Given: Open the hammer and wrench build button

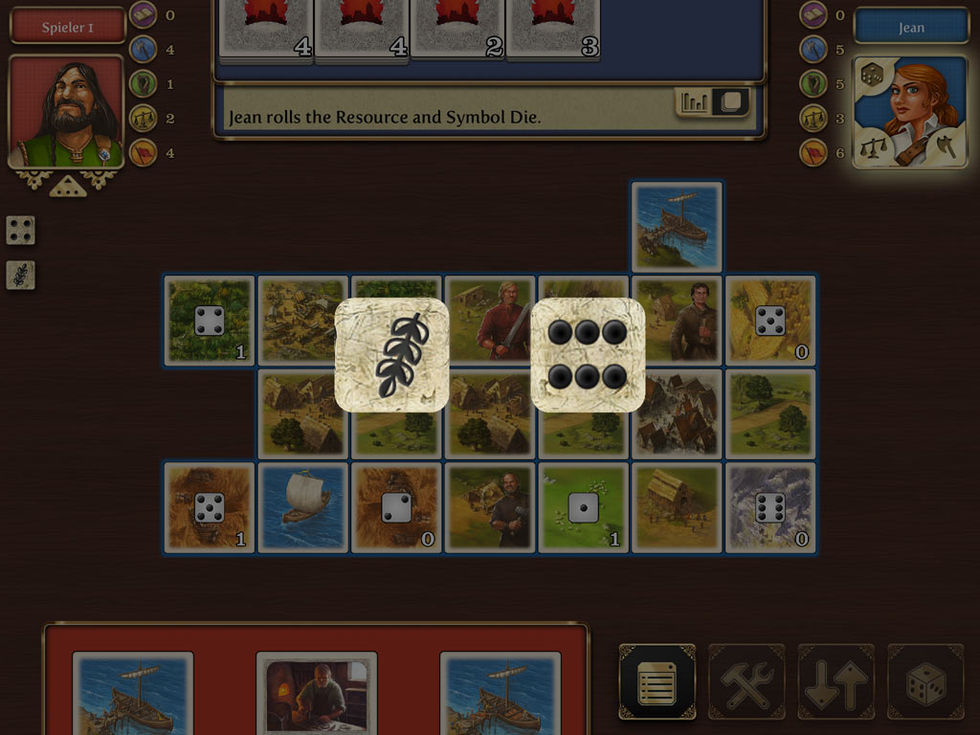Looking at the screenshot, I should [x=747, y=682].
